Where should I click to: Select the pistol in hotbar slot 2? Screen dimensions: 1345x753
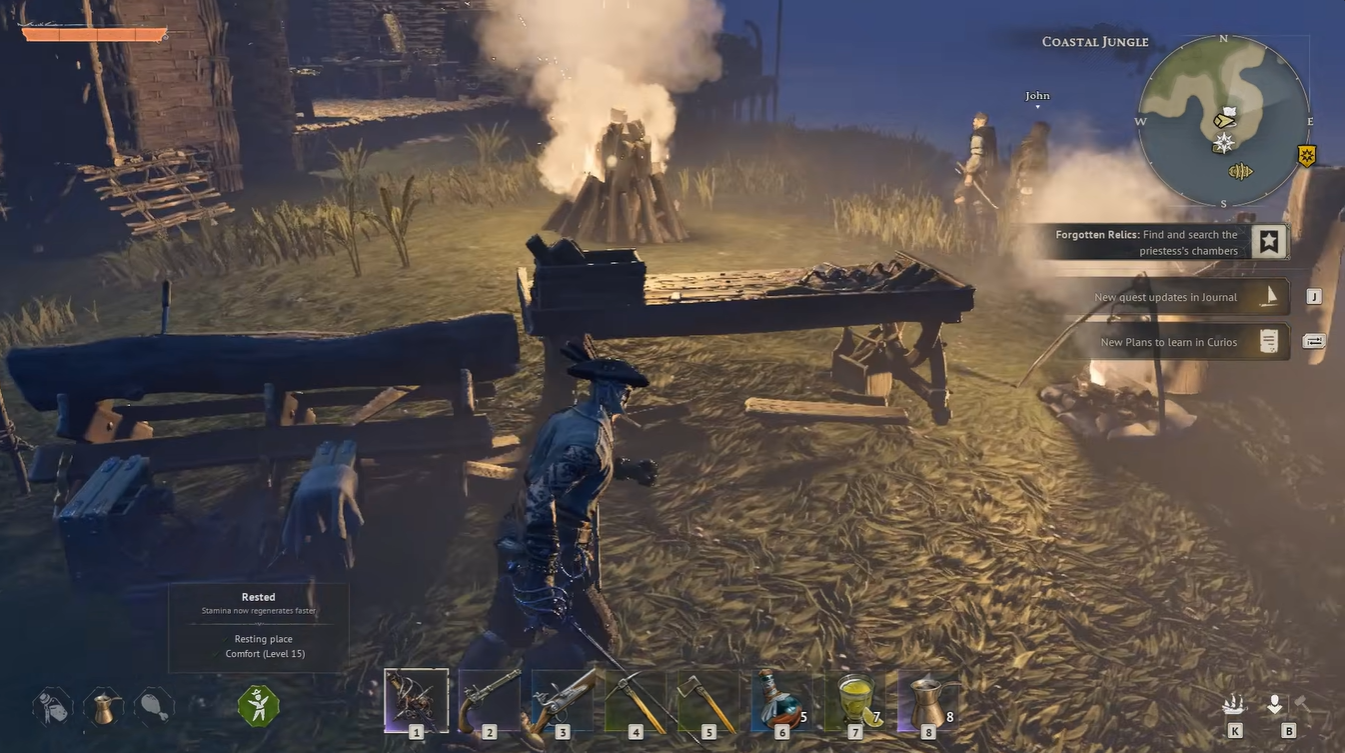489,700
